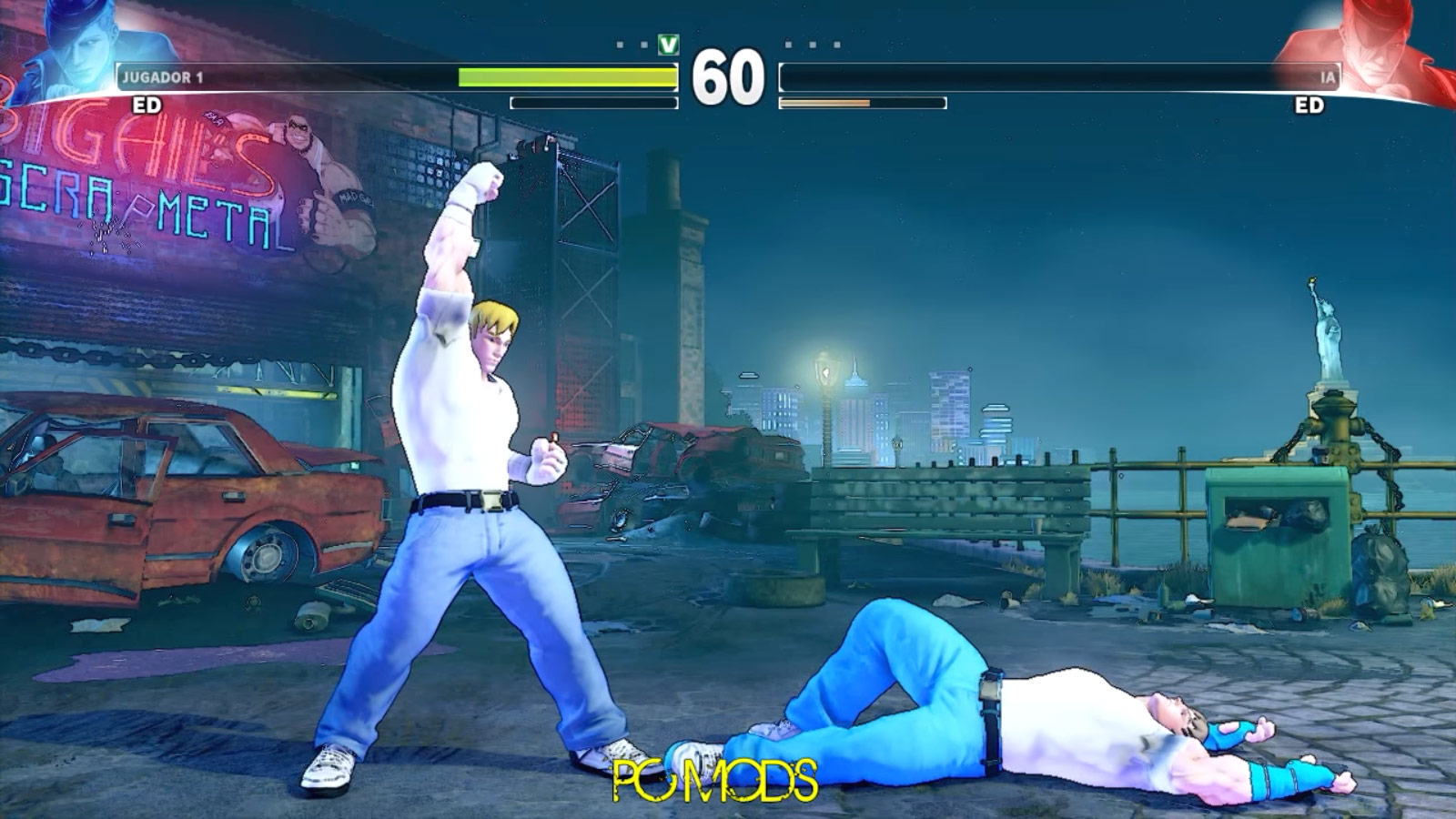The image size is (1456, 819).
Task: Select the green V-Trigger icon
Action: [x=667, y=45]
